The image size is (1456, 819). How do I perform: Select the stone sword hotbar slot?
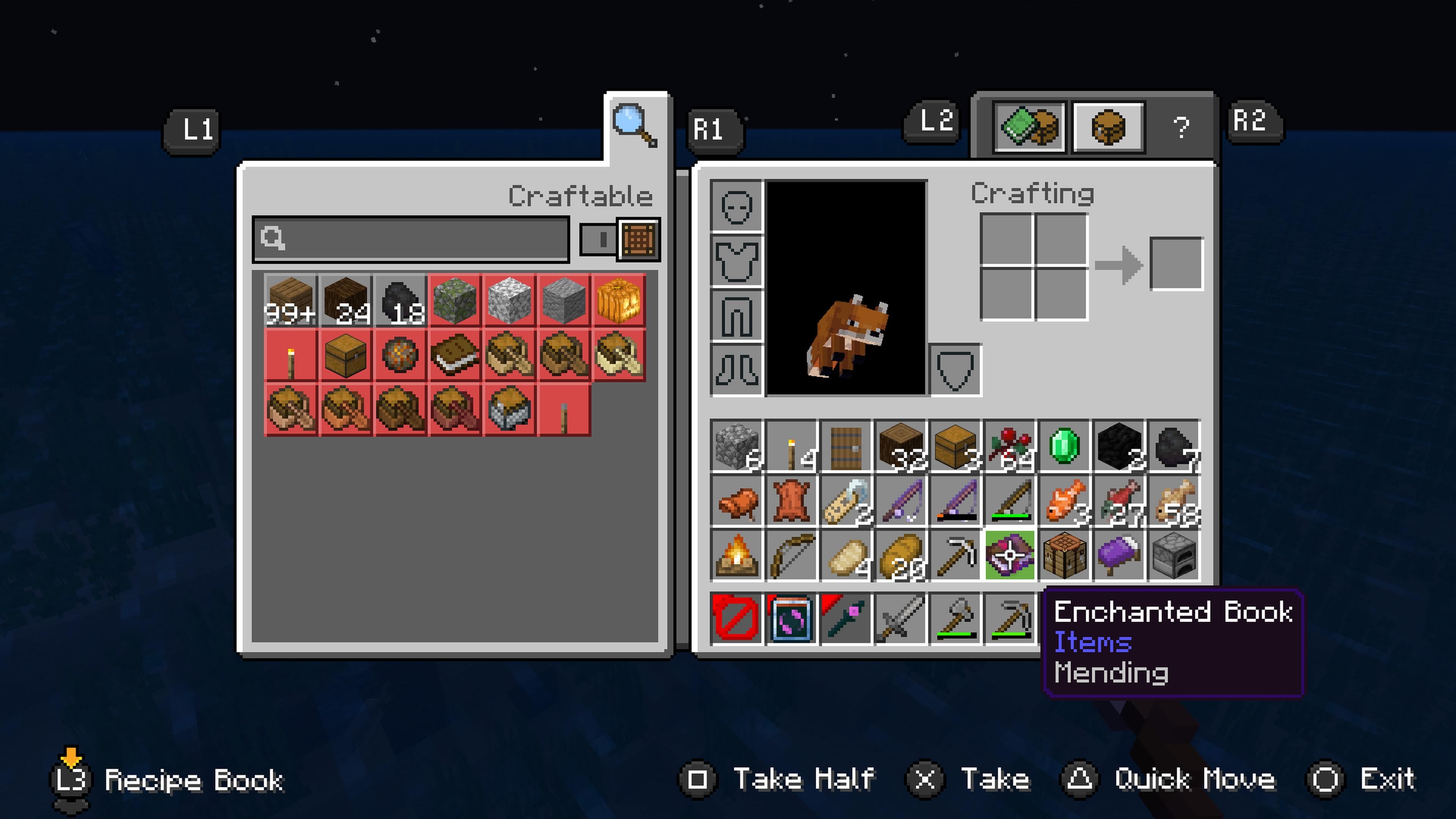pos(901,618)
